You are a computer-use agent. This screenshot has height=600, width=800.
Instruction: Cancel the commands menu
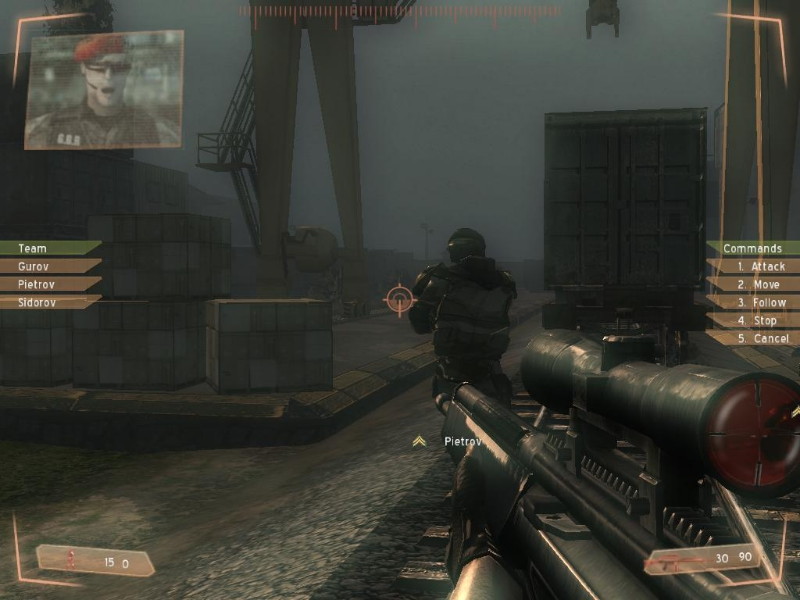tap(760, 338)
